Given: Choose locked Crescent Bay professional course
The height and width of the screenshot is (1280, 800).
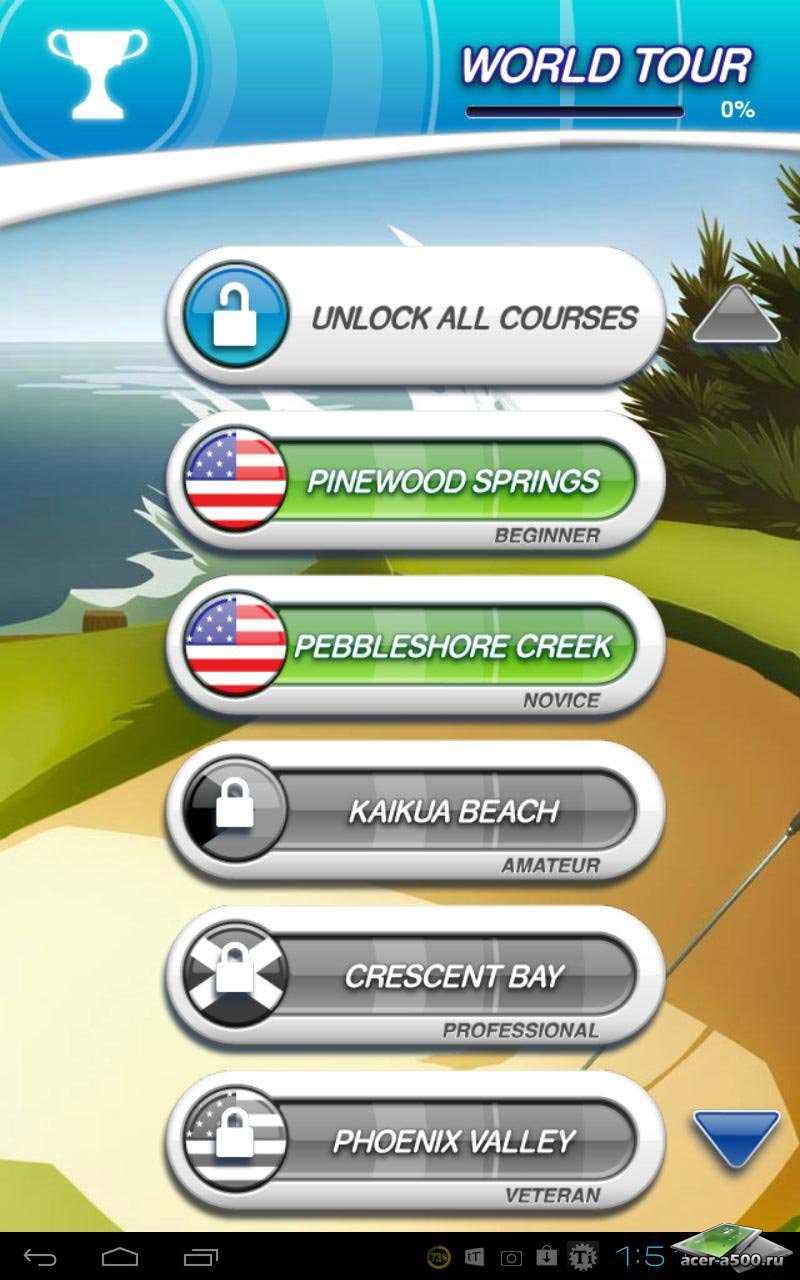Looking at the screenshot, I should tap(415, 977).
